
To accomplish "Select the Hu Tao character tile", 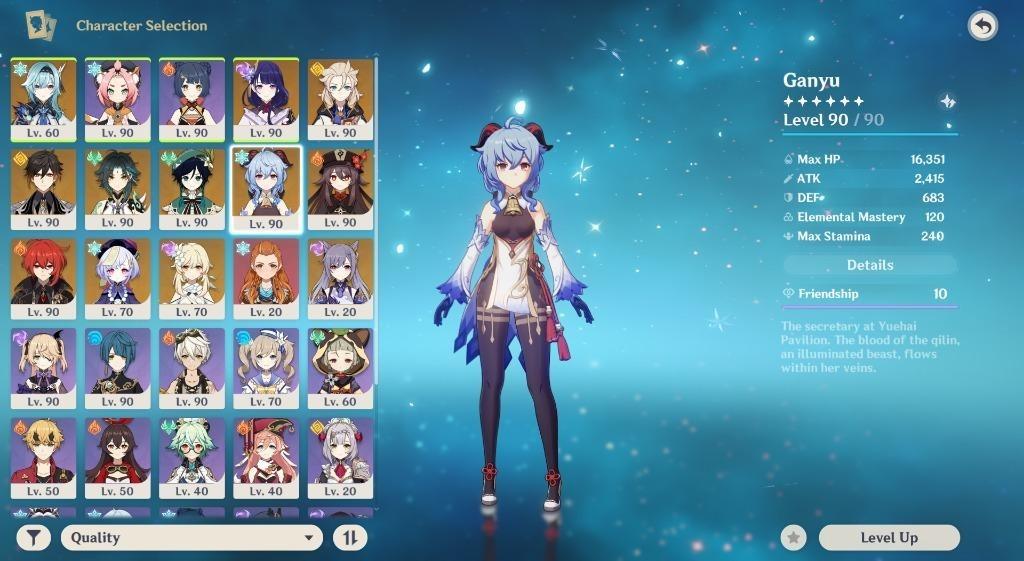I will (x=340, y=188).
